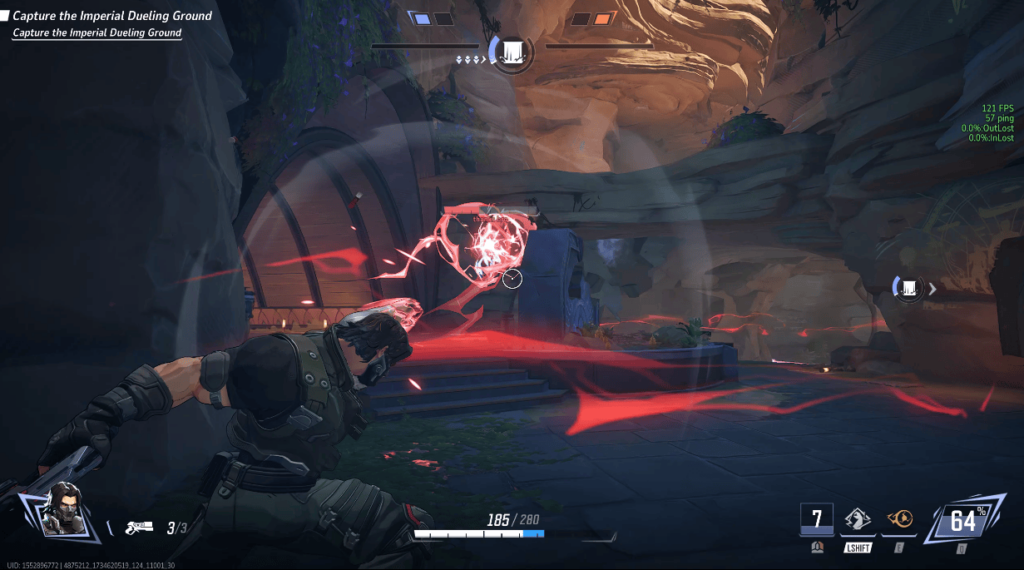Use the orange E ability icon
The width and height of the screenshot is (1024, 570).
pos(900,519)
